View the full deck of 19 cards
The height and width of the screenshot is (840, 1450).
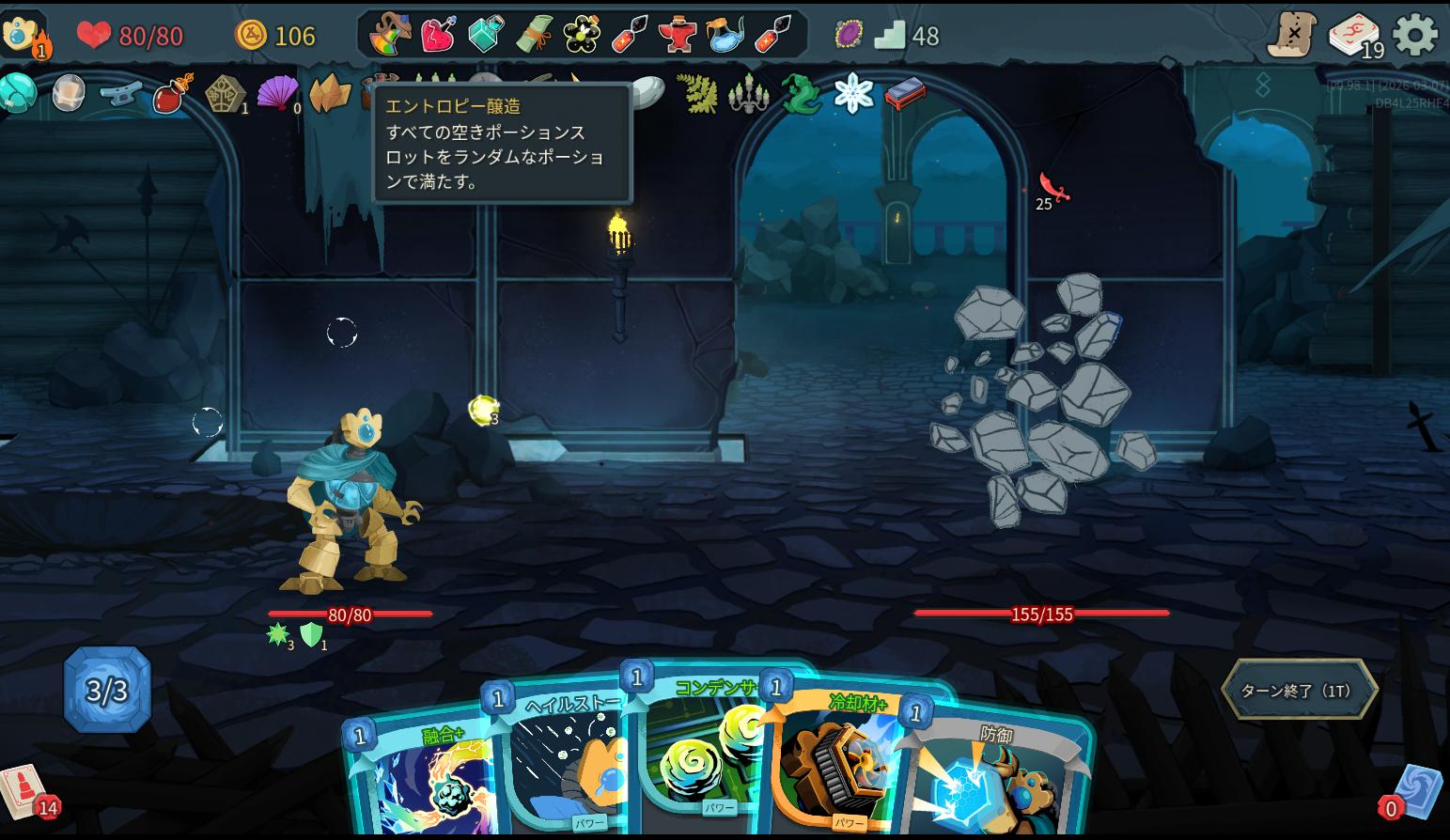[1354, 36]
